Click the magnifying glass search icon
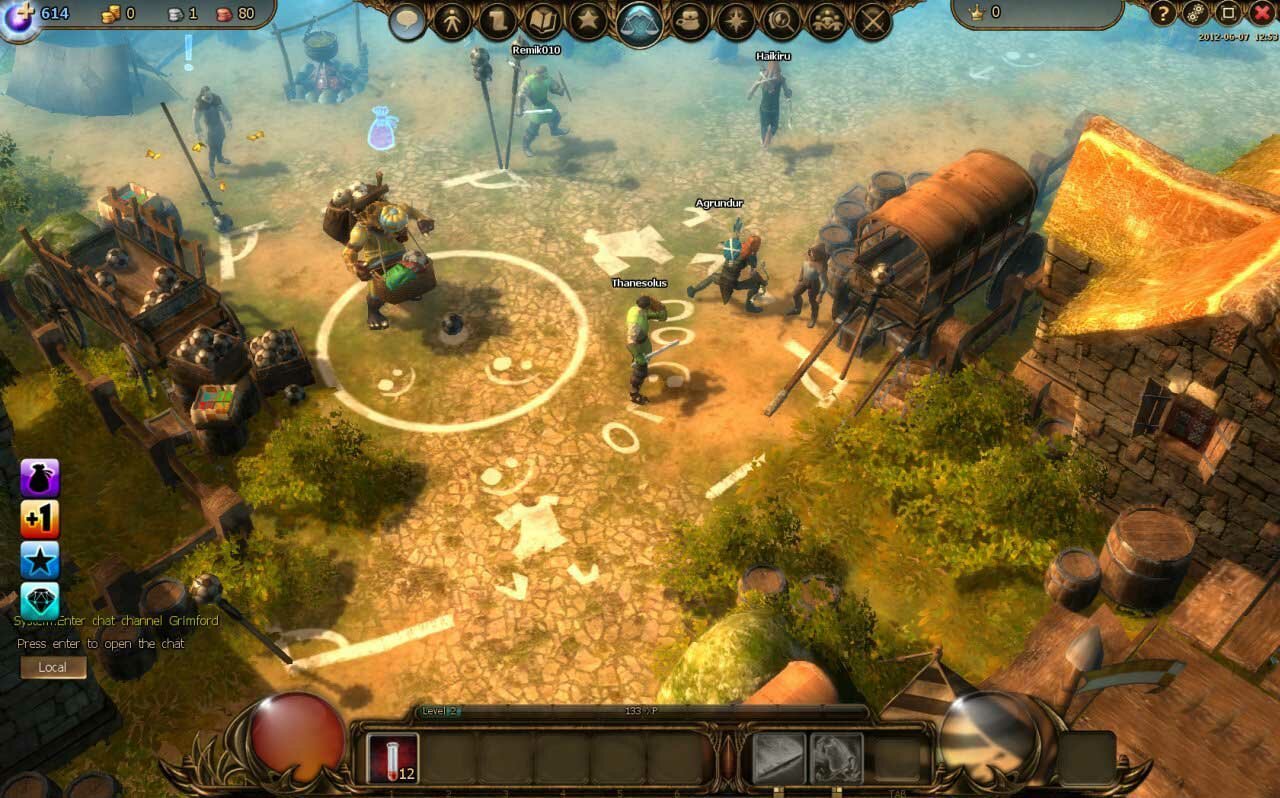The height and width of the screenshot is (798, 1280). pyautogui.click(x=781, y=21)
